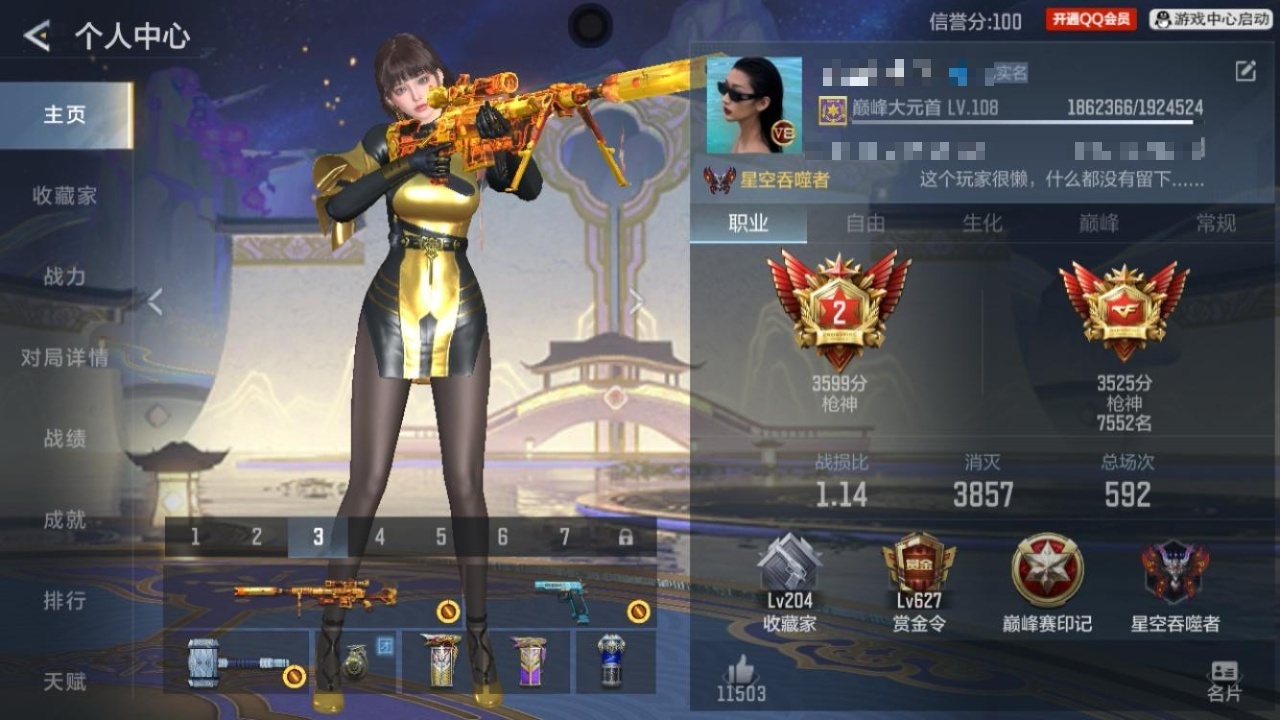Select the golden sniper rifle weapon slot
Screen dimensions: 1280x720
(315, 596)
